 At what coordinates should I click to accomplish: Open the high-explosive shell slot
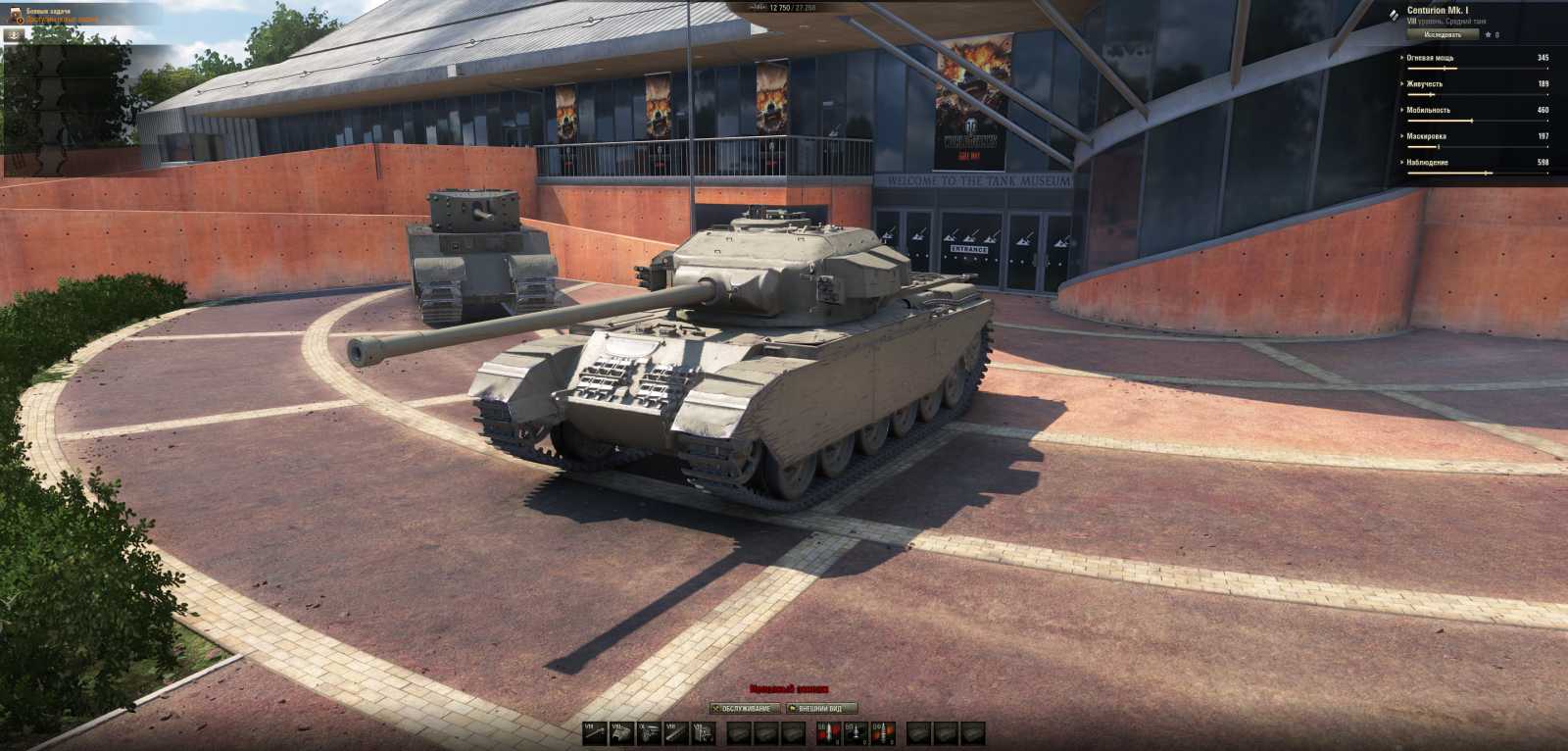884,732
